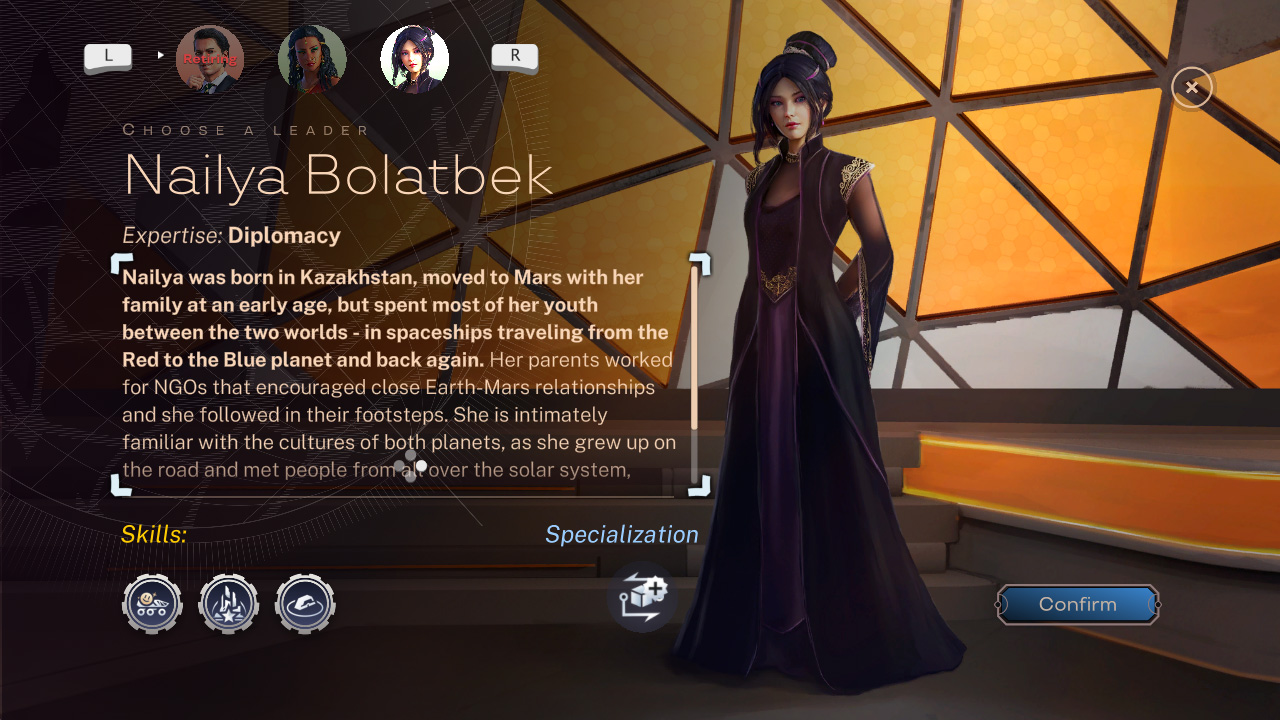Image resolution: width=1280 pixels, height=720 pixels.
Task: Pick the Nailya Bolatbek portrait
Action: (414, 59)
